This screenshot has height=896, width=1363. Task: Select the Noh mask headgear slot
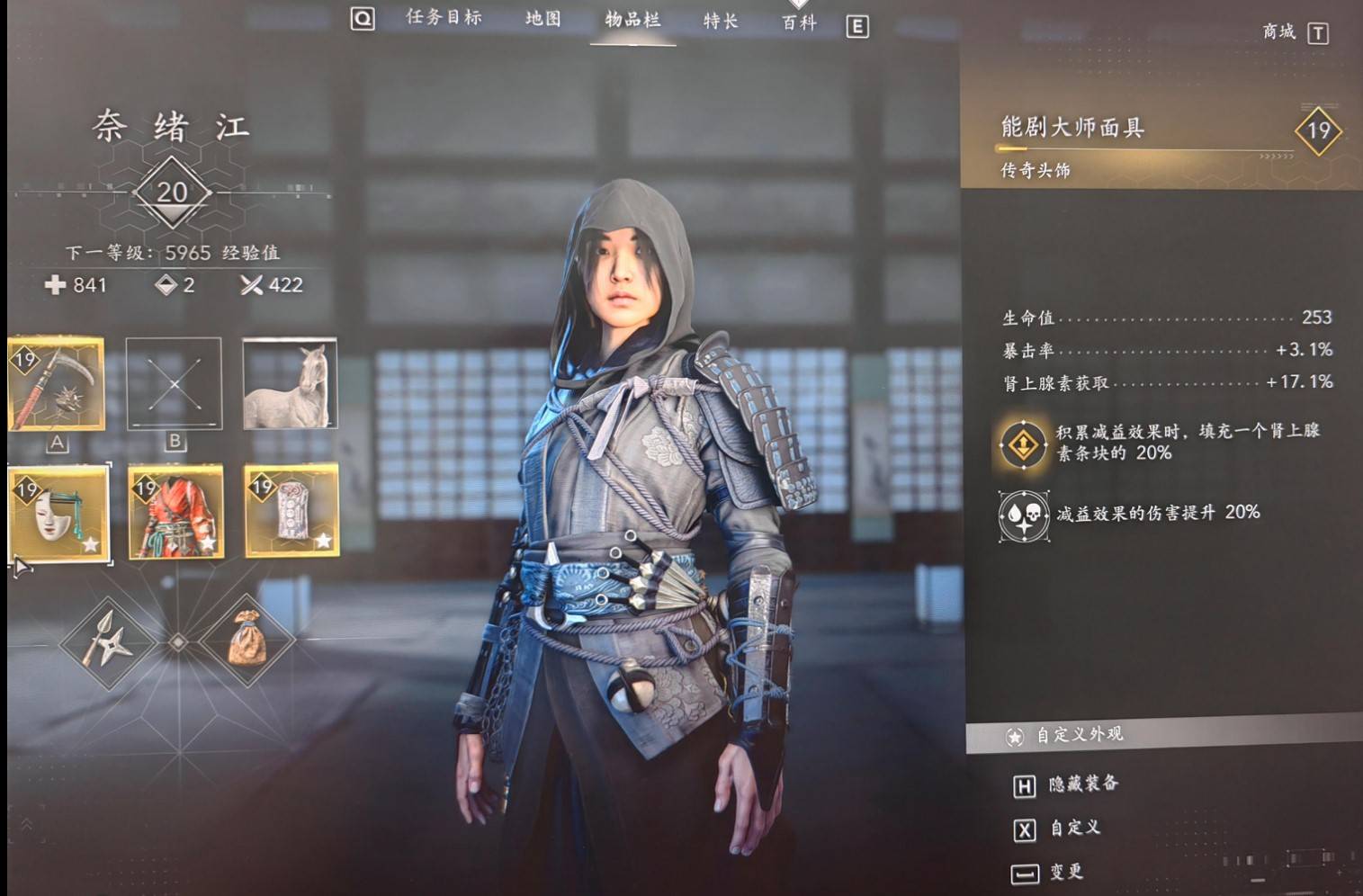(x=58, y=512)
